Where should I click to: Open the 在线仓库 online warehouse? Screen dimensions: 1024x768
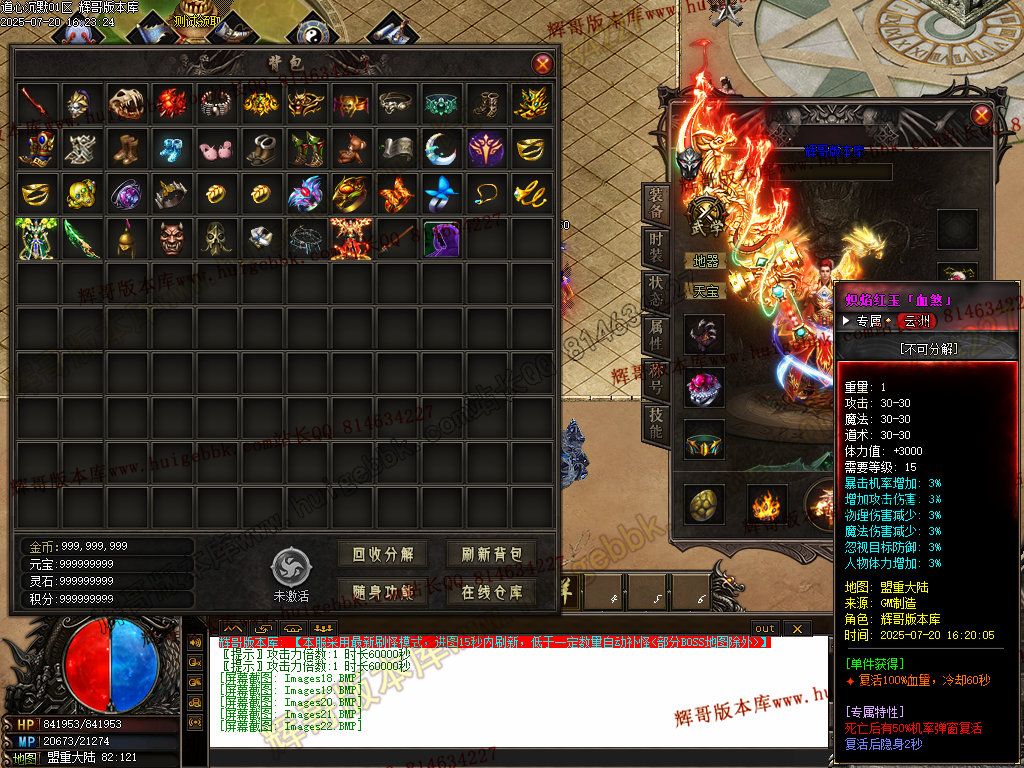(x=491, y=591)
